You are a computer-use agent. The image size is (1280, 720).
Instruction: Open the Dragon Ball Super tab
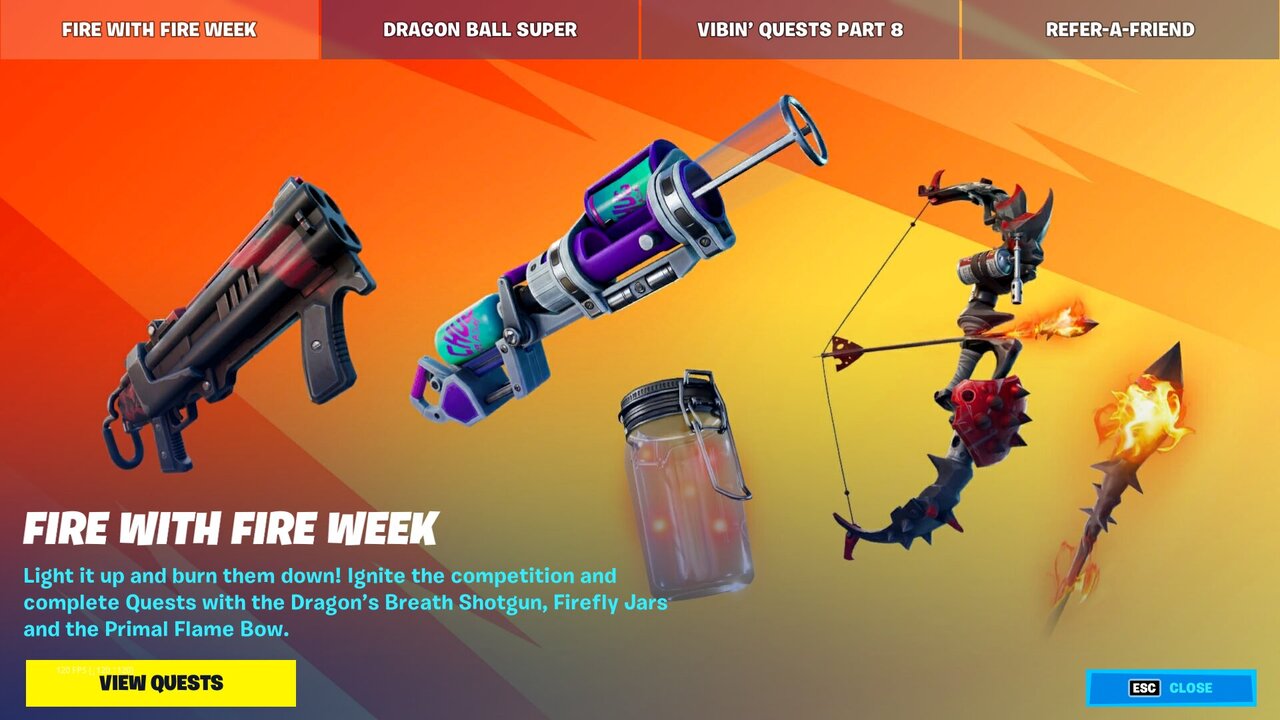480,30
